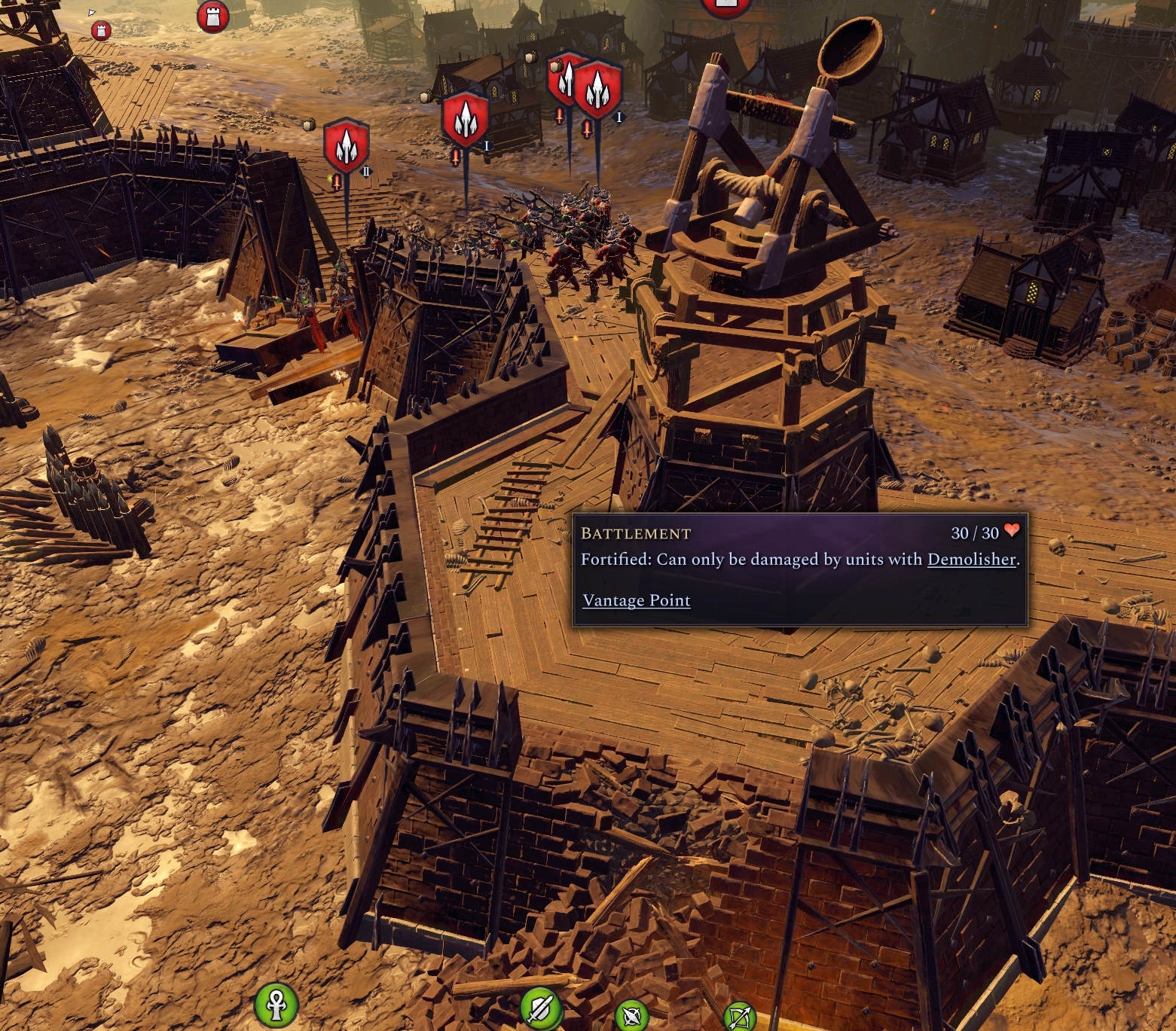
Task: Open the Vantage Point link
Action: (635, 600)
